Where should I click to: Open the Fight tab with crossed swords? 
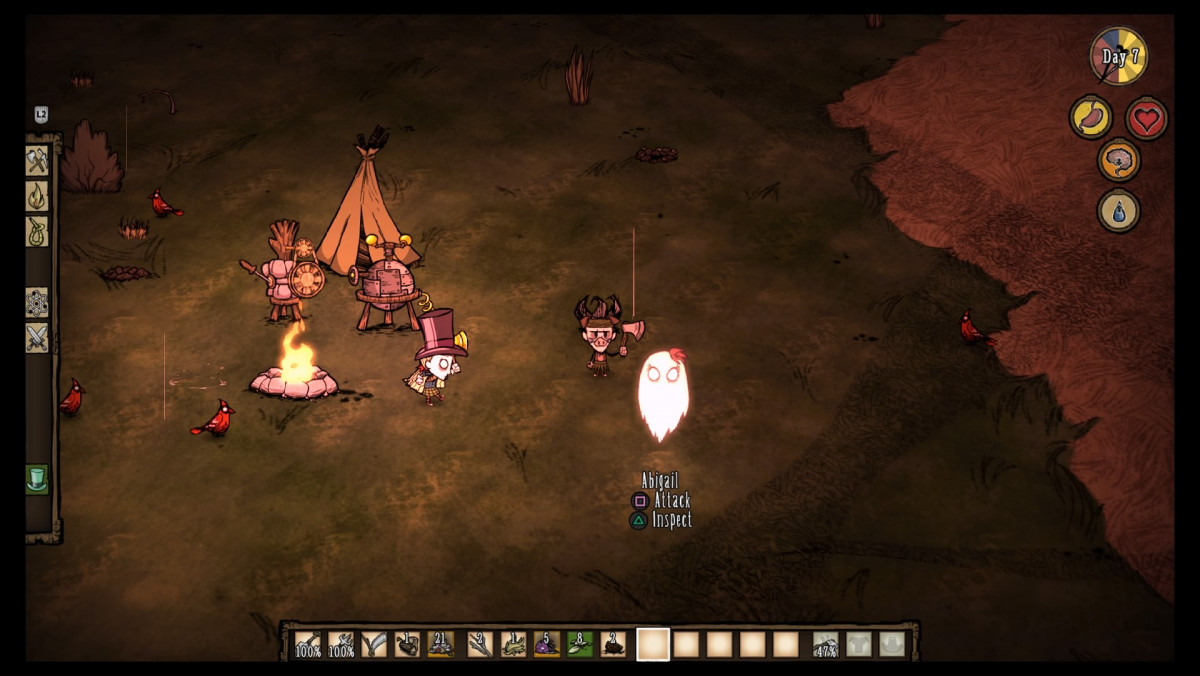37,338
